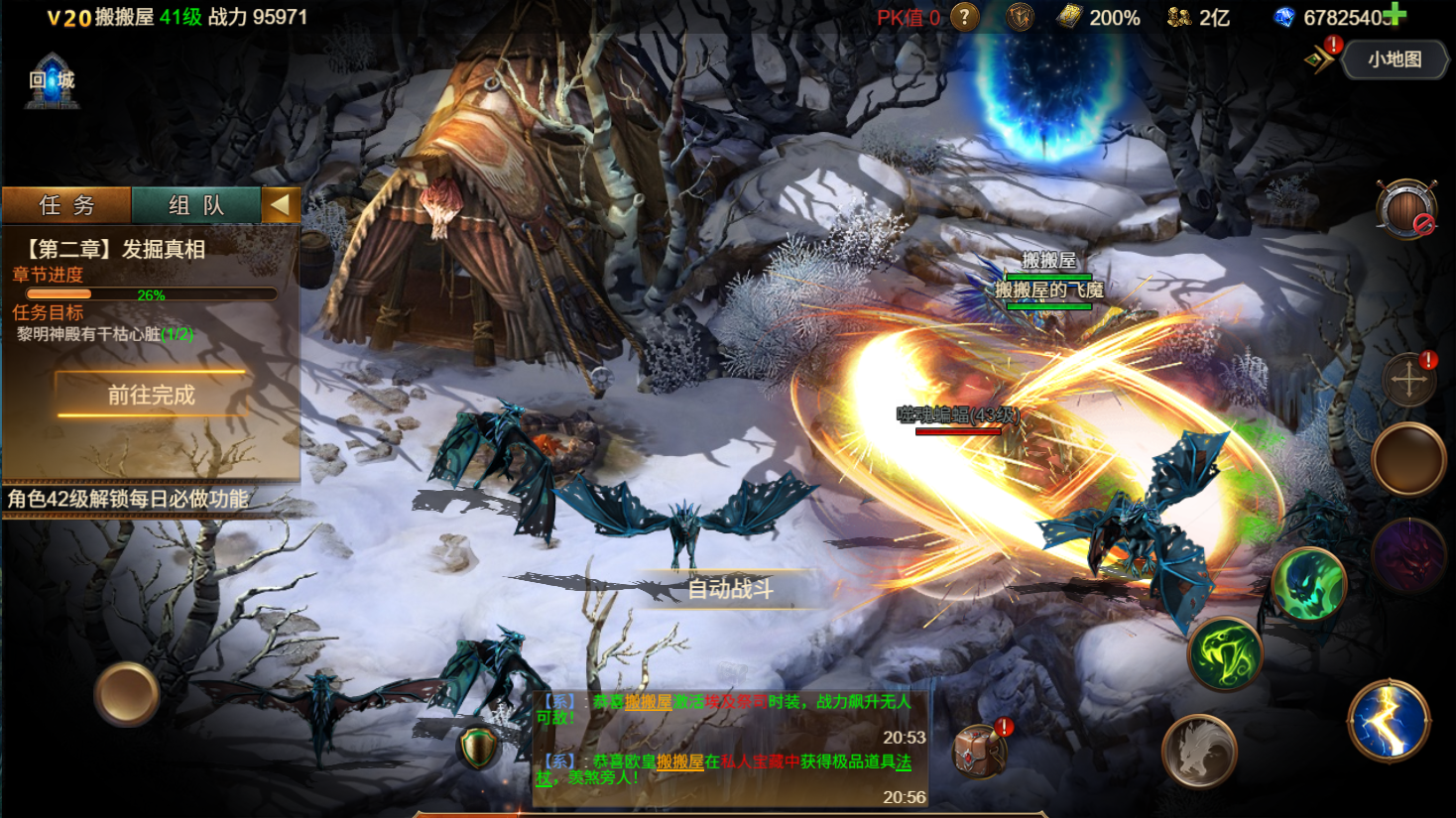Open the arrow icon left of minimap
Screen dimensions: 1456x818
pyautogui.click(x=1319, y=59)
